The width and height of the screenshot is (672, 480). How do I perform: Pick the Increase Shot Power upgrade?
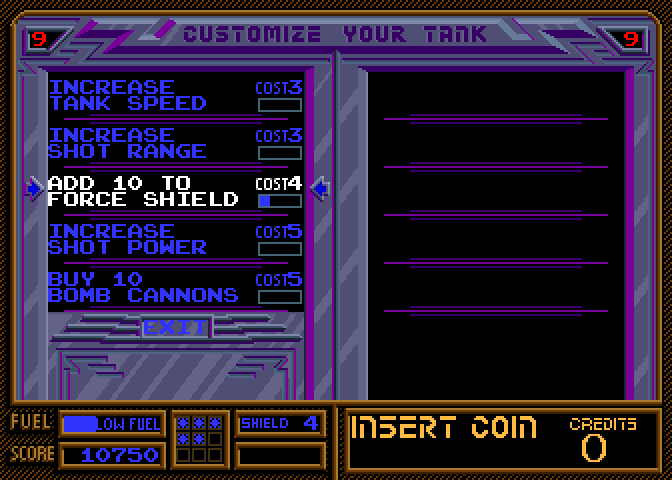(127, 239)
